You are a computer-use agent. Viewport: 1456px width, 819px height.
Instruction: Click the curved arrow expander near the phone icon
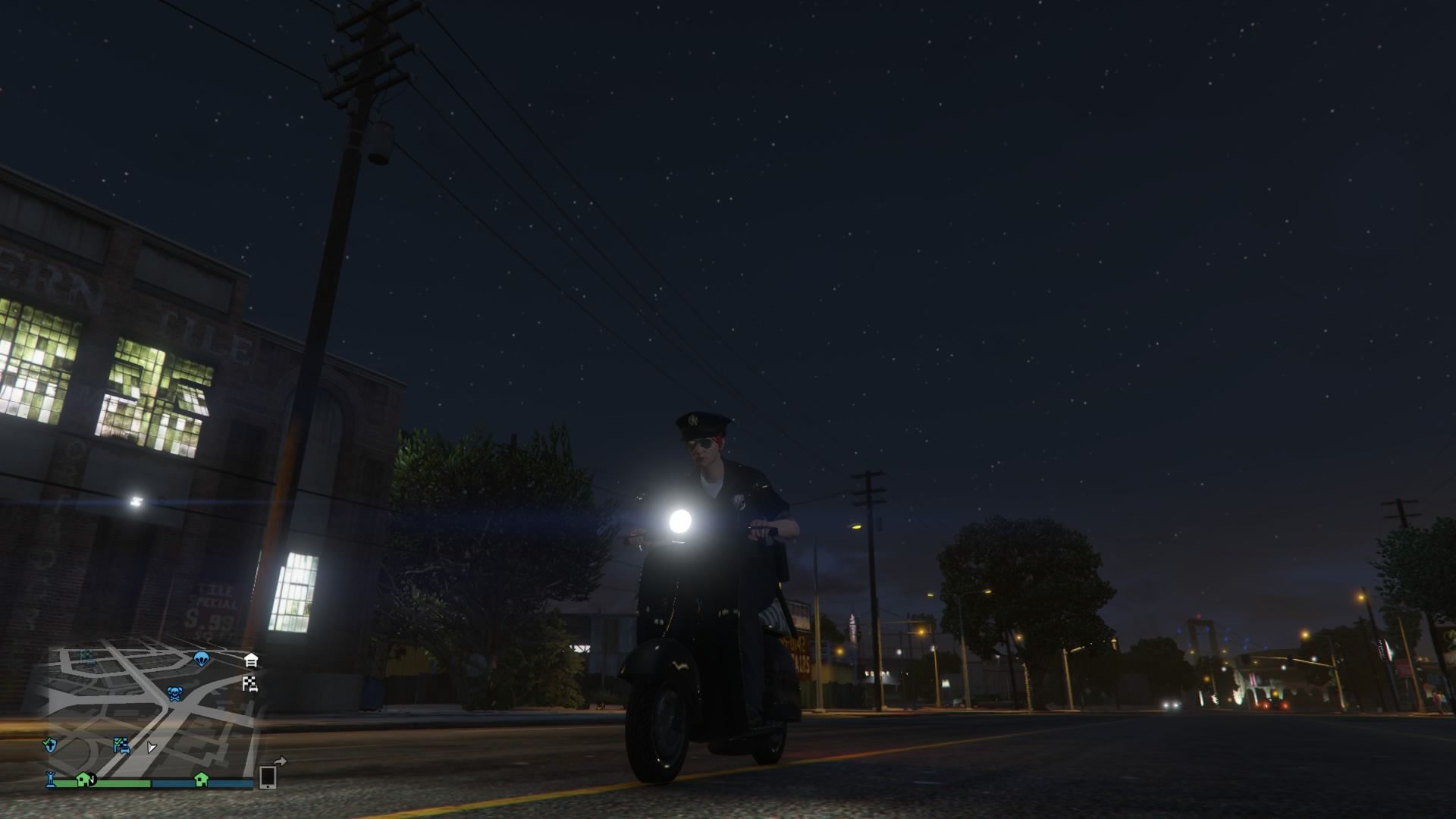click(280, 761)
